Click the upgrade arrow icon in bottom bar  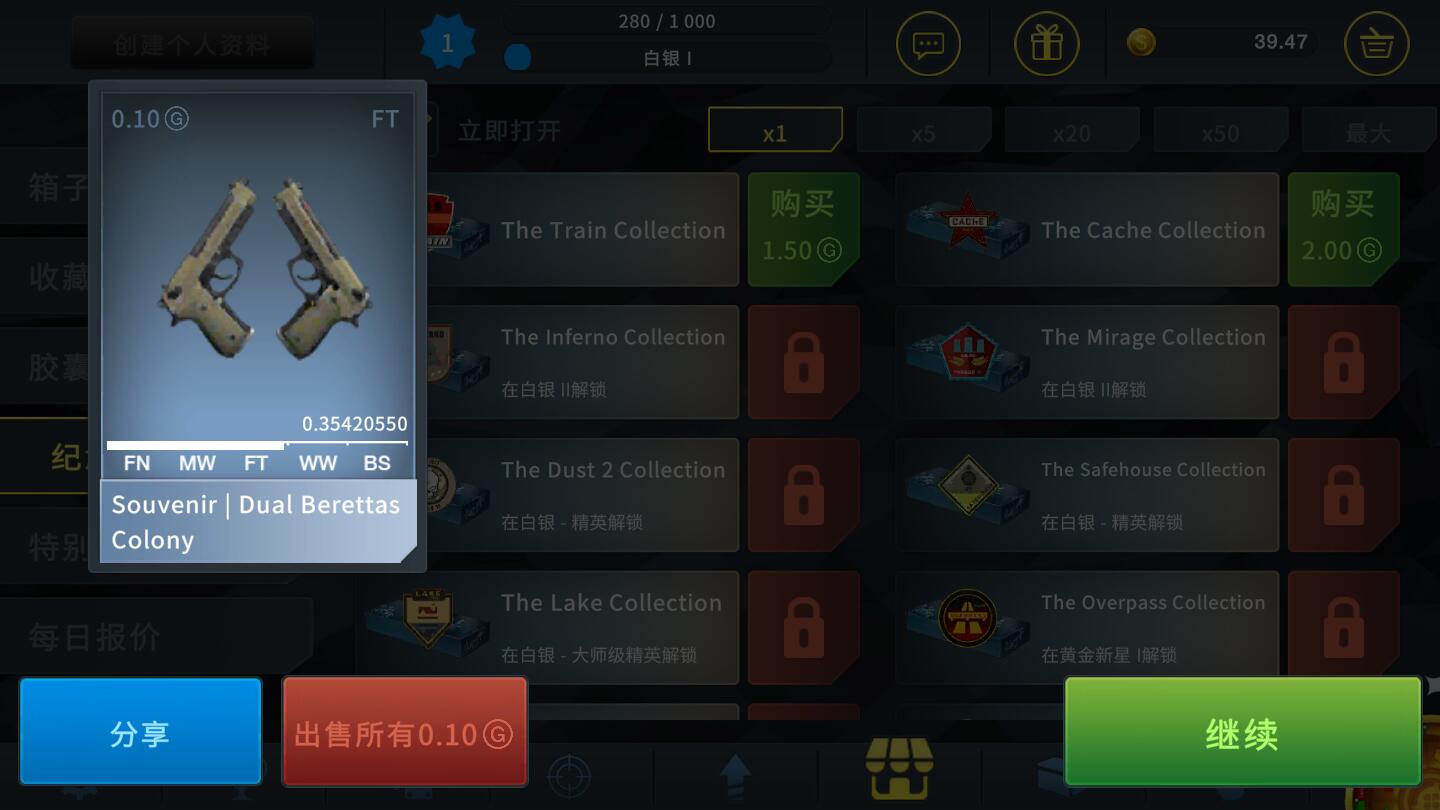pyautogui.click(x=735, y=776)
